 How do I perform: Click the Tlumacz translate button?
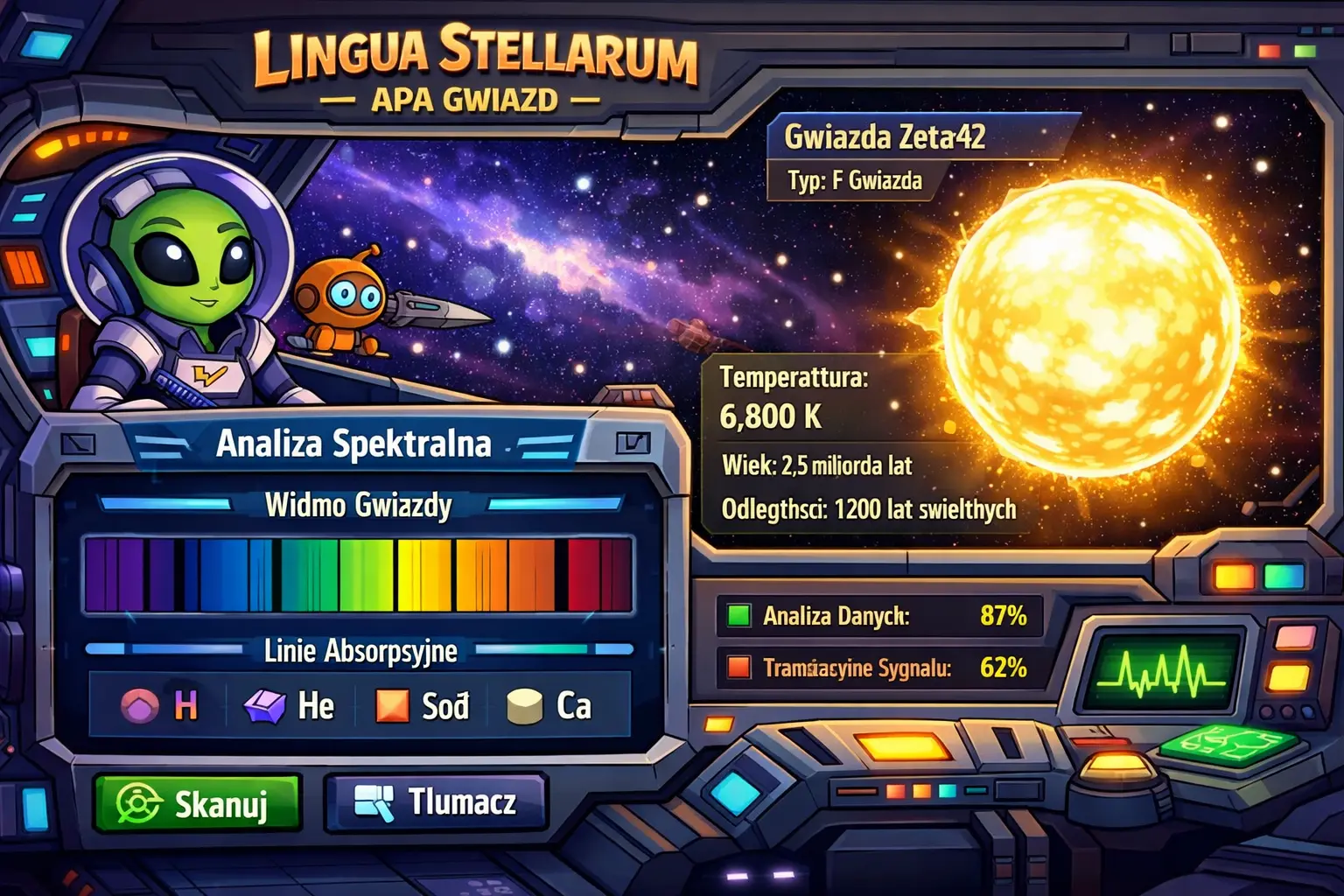tap(436, 801)
